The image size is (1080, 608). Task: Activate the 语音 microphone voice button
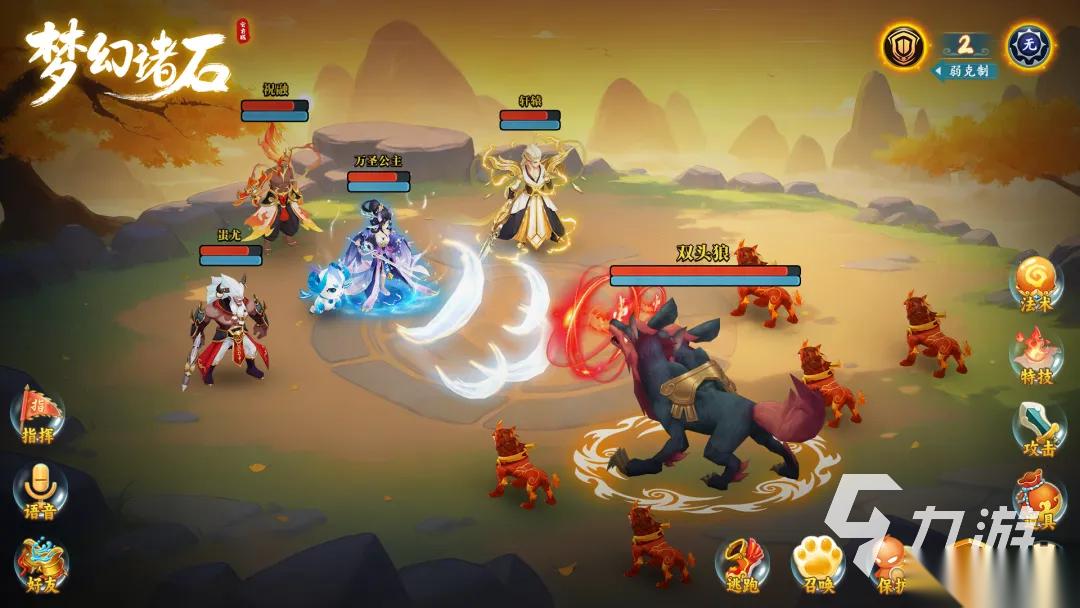tap(39, 490)
